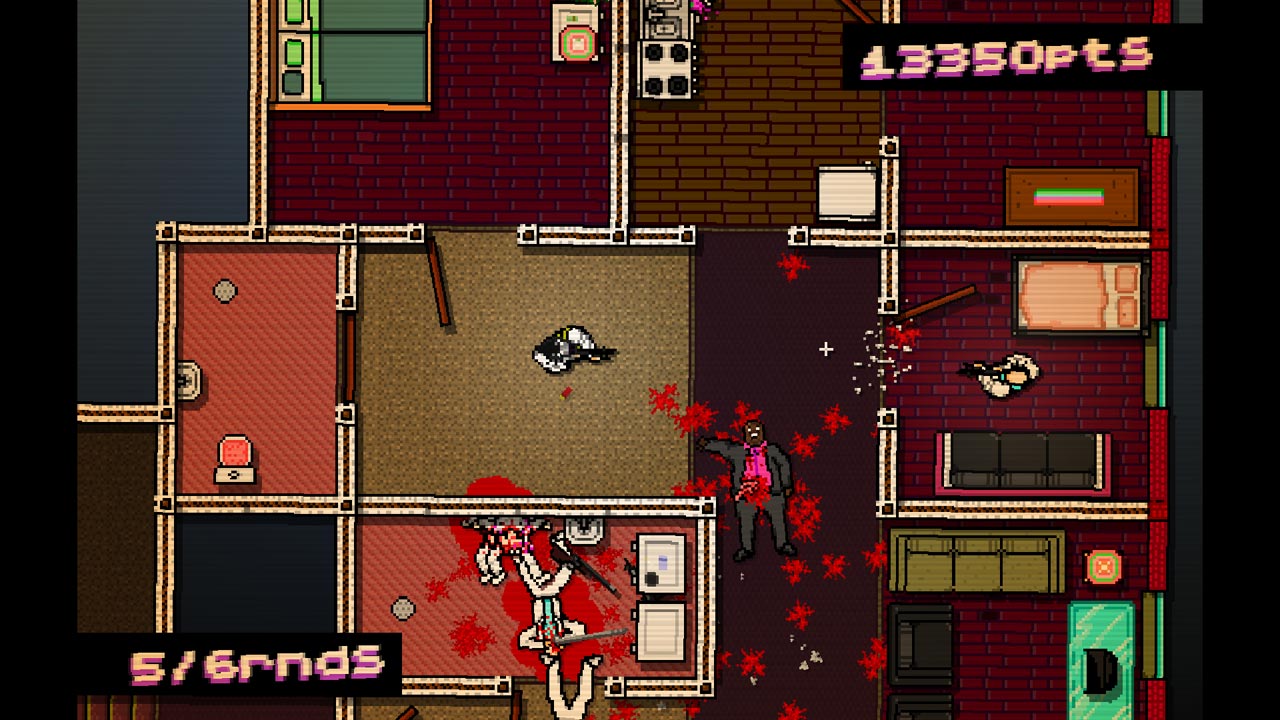
Task: Click the crosshair aiming reticle
Action: (825, 349)
